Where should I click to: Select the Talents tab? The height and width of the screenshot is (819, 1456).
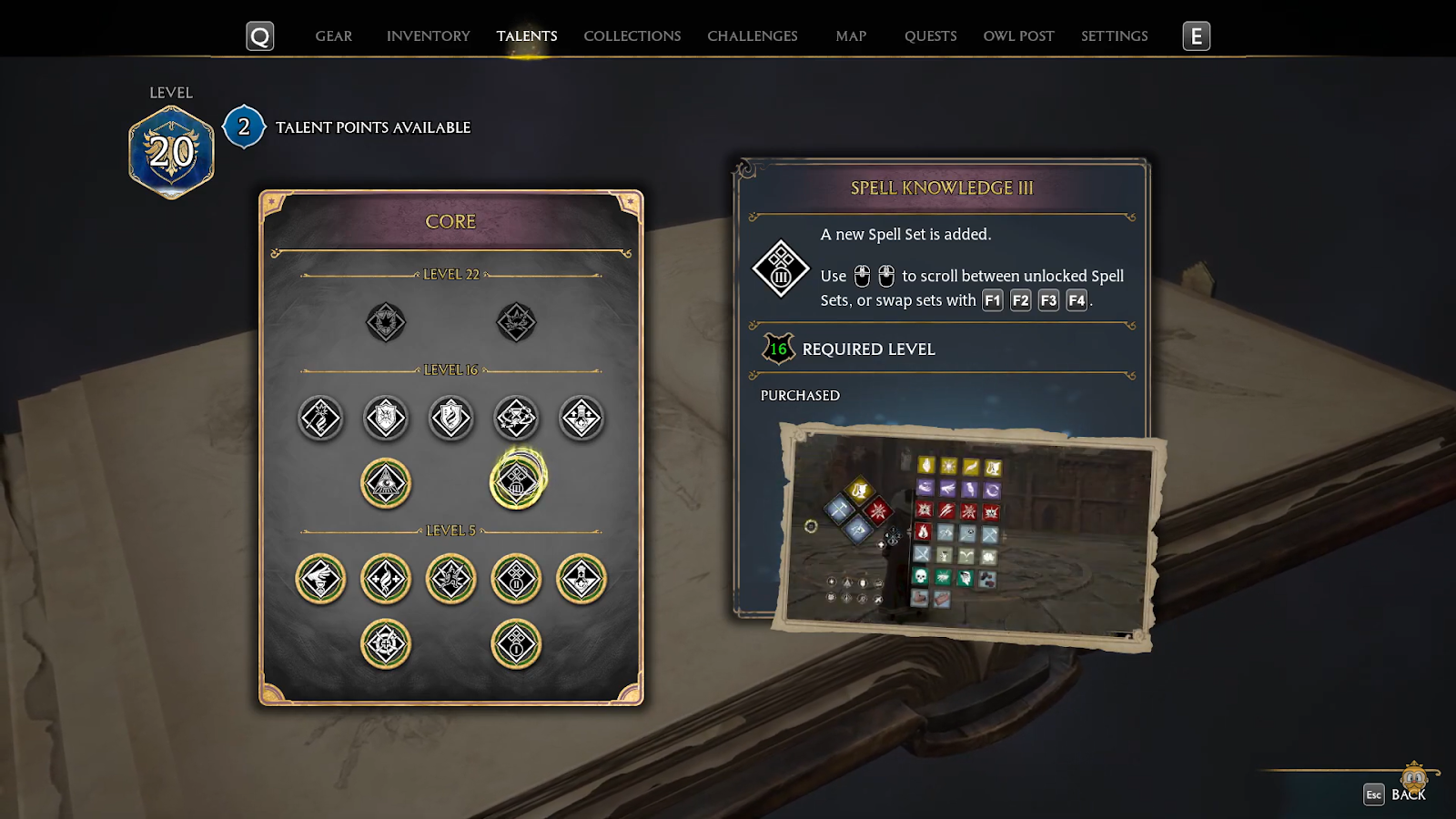(527, 36)
